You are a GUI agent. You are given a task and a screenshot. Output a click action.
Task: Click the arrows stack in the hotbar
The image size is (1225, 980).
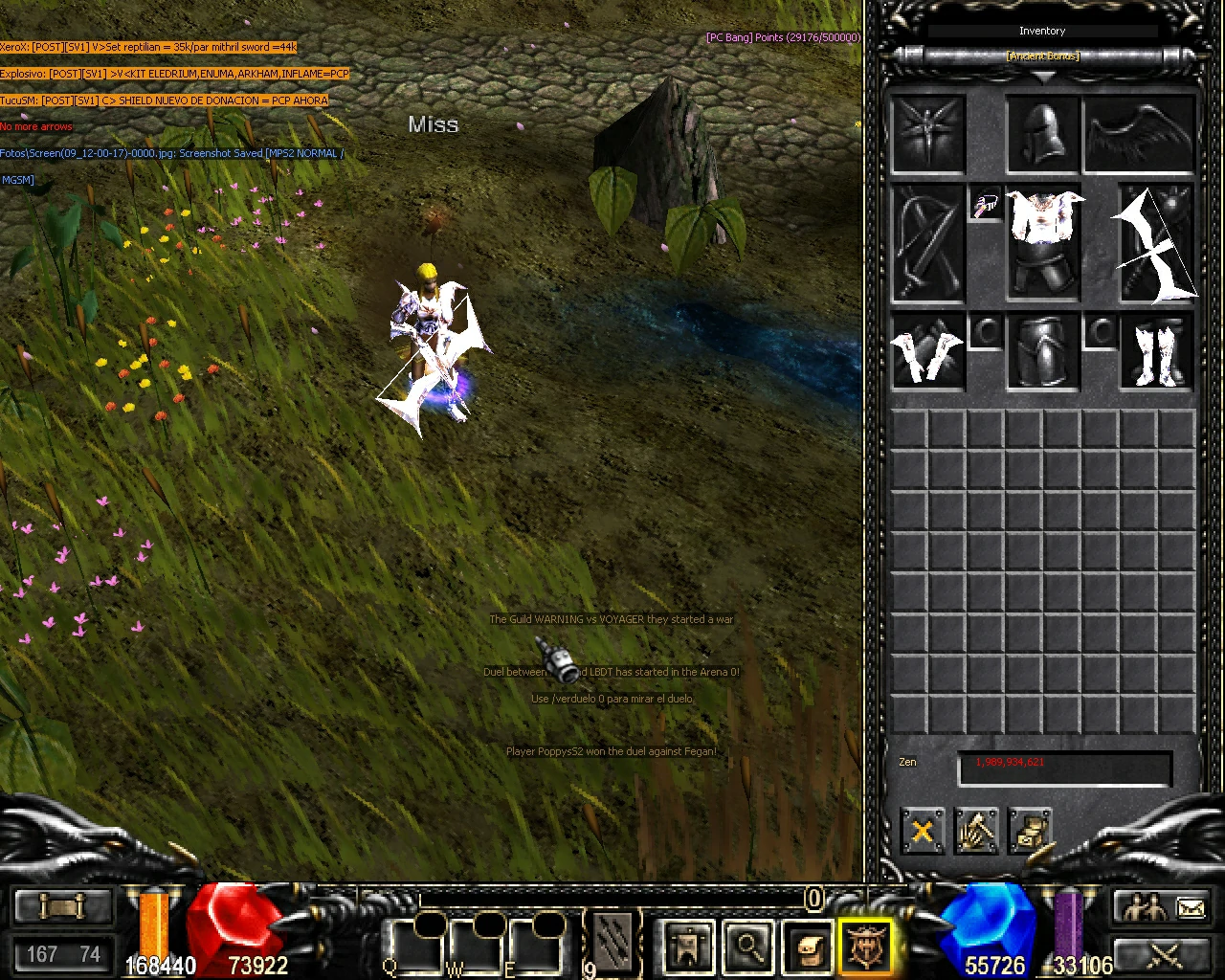point(613,943)
